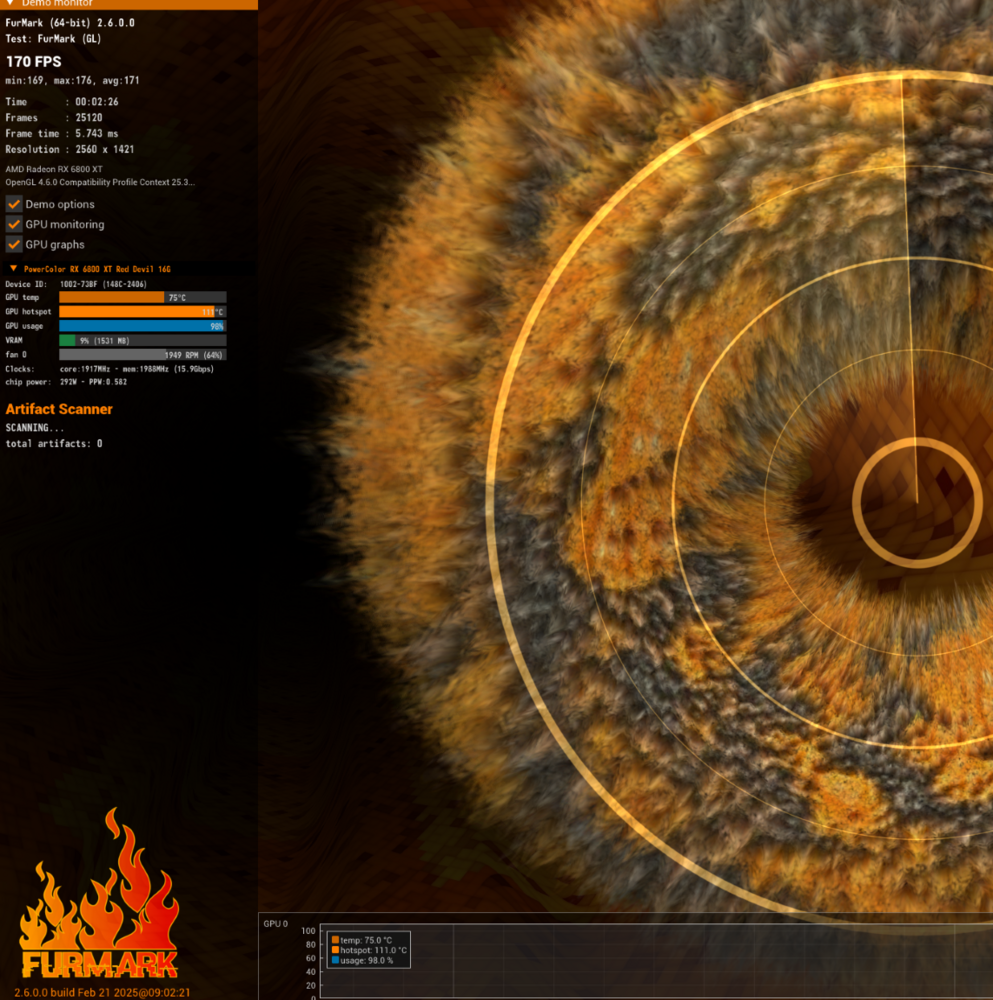Toggle the Demo options checkbox

pyautogui.click(x=14, y=204)
